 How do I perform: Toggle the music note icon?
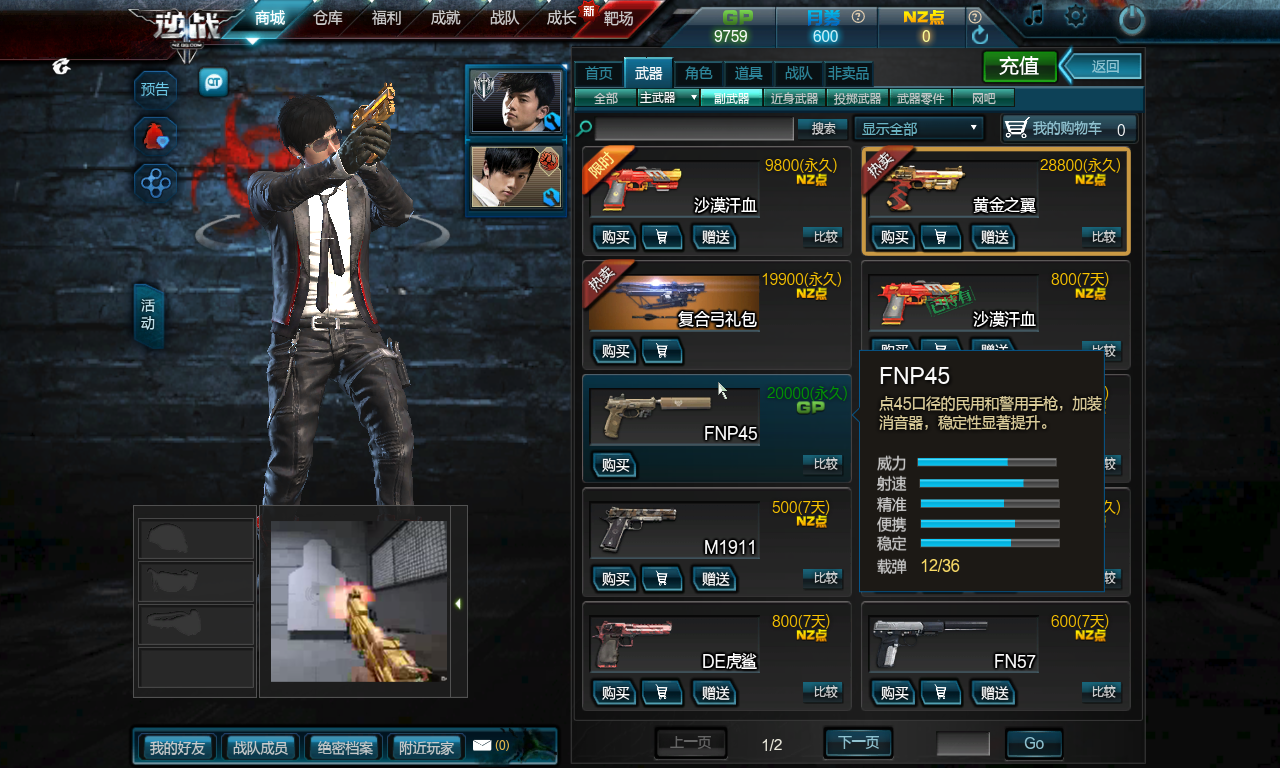(1034, 16)
